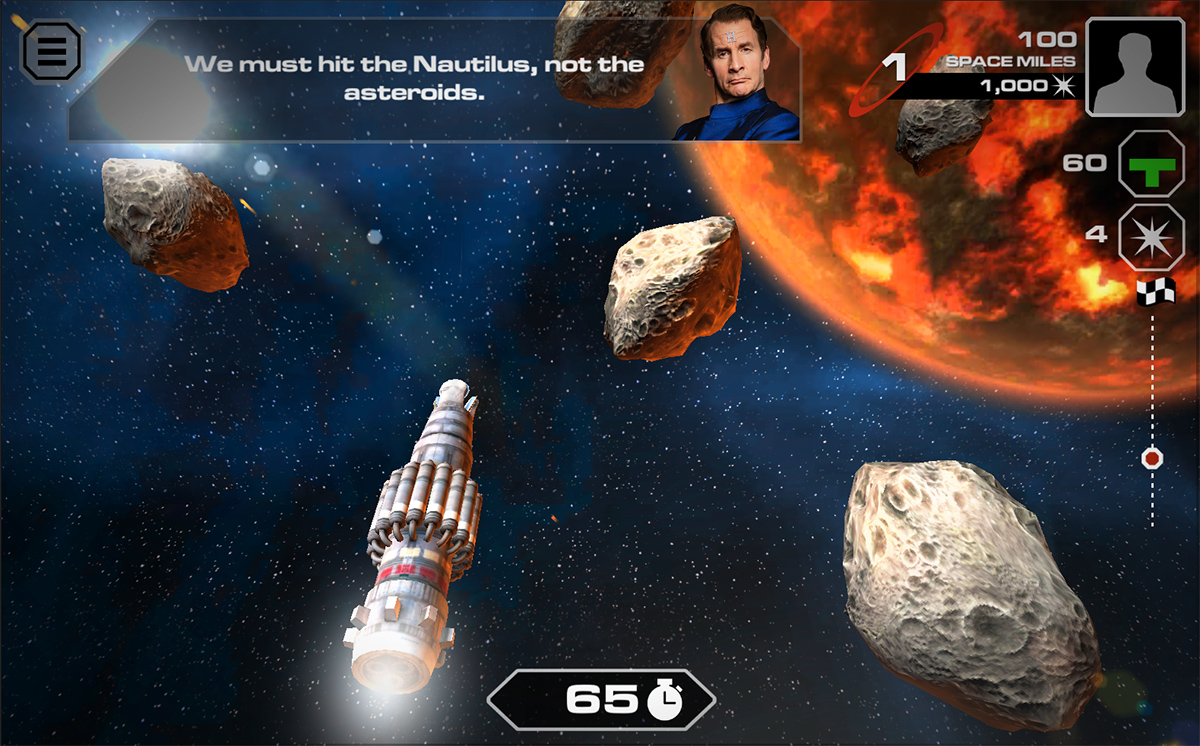The image size is (1200, 746).
Task: Use the starburst weapon icon
Action: [1151, 237]
